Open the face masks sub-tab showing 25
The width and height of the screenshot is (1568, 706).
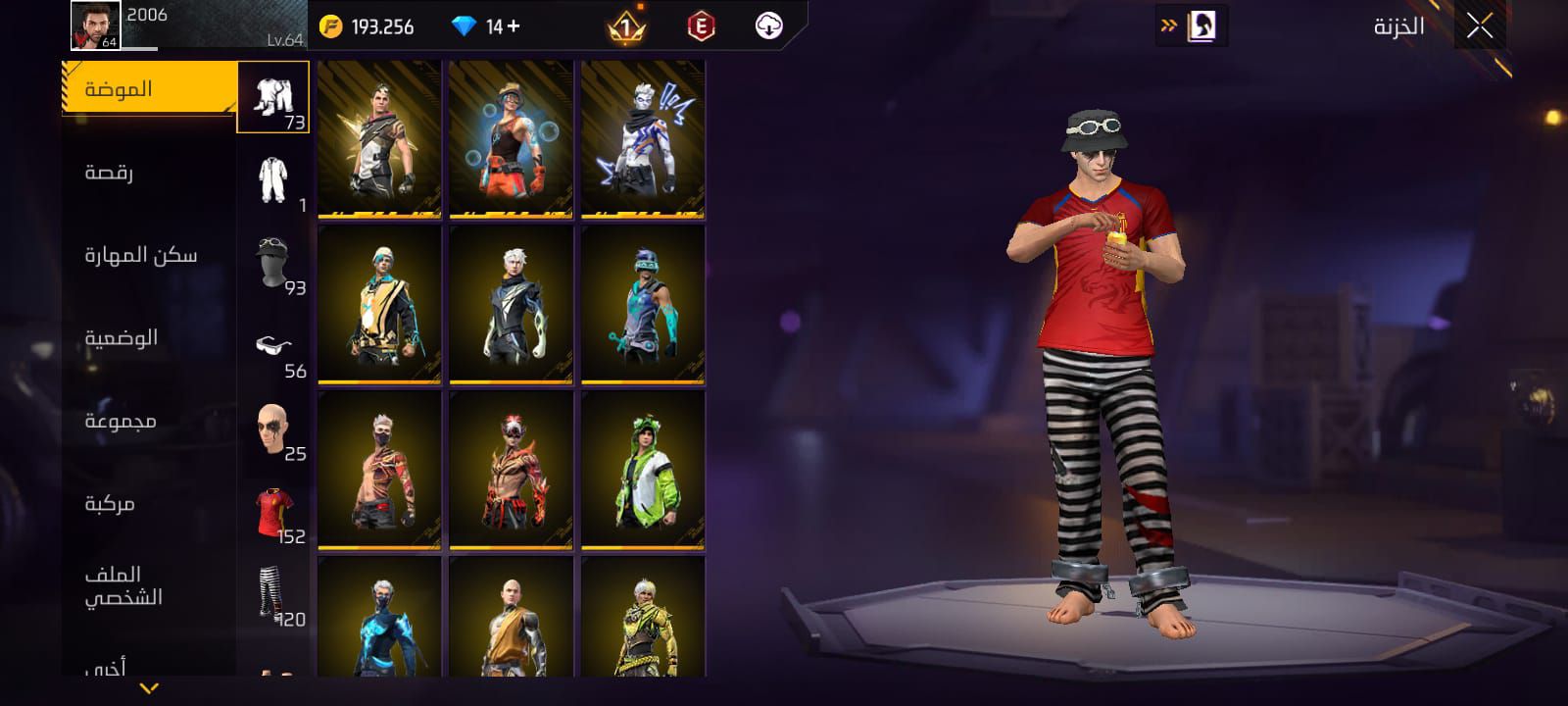[273, 429]
